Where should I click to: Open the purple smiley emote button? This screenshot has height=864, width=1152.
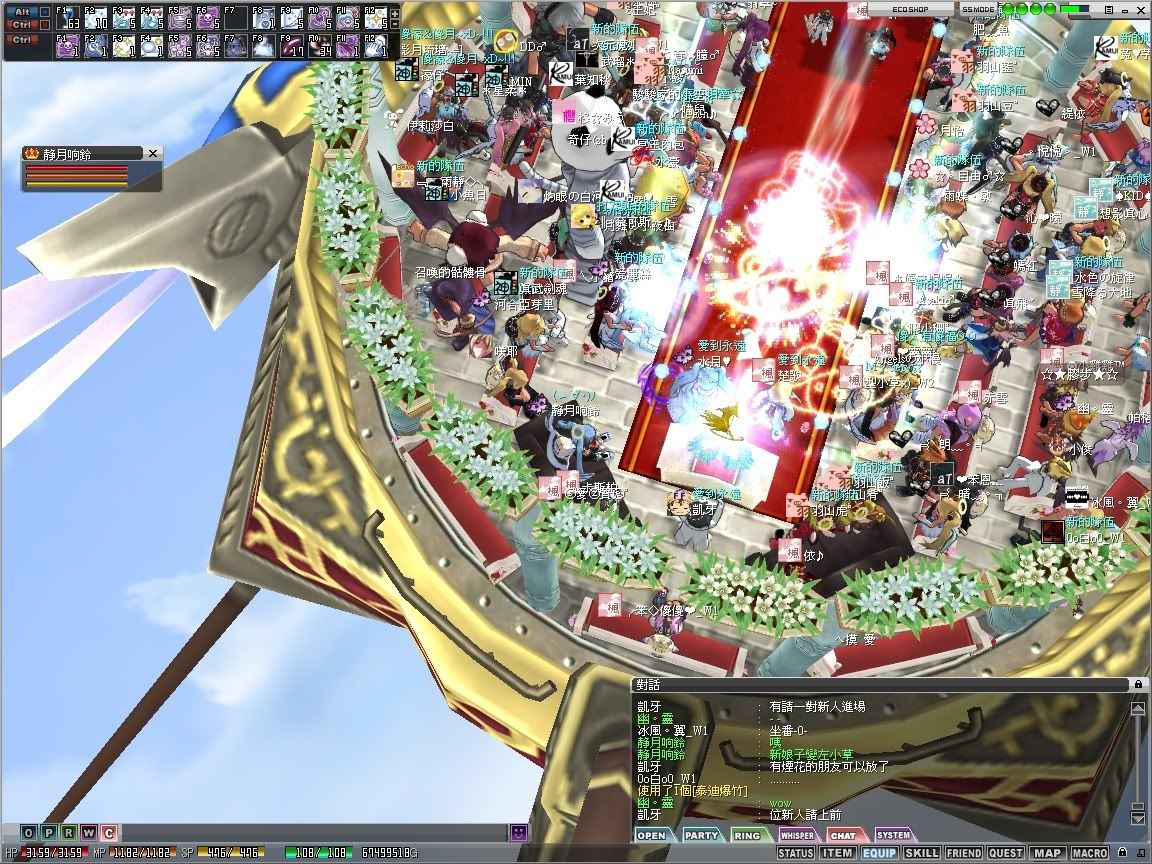519,832
